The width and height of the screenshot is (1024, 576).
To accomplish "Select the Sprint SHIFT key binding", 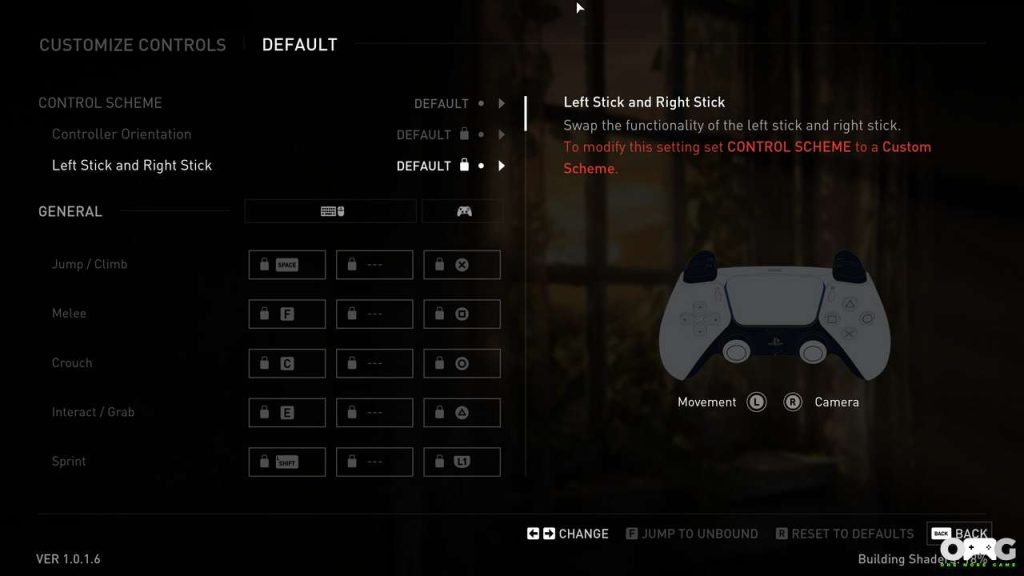I will [x=287, y=461].
